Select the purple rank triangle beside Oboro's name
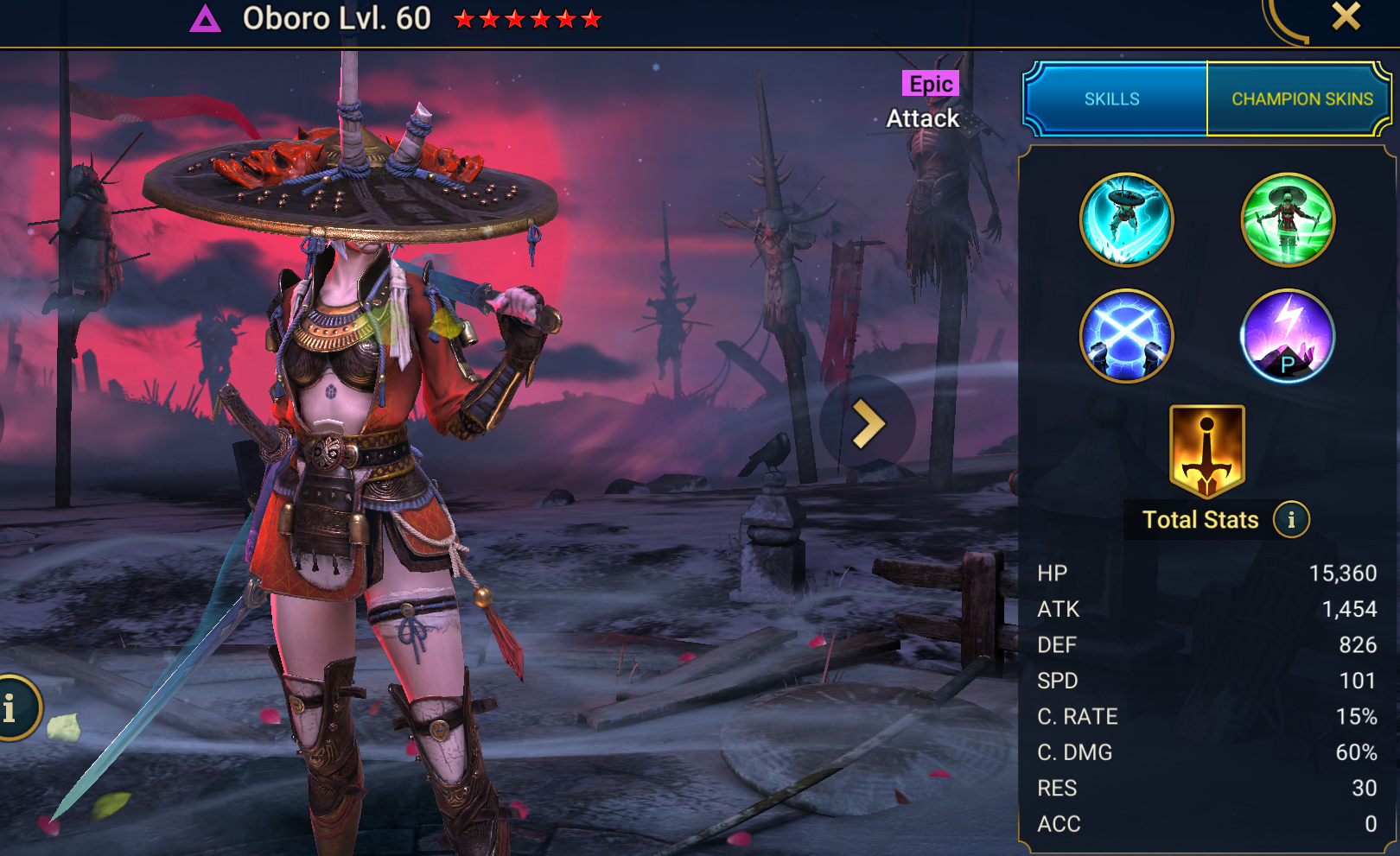The height and width of the screenshot is (856, 1400). click(203, 18)
